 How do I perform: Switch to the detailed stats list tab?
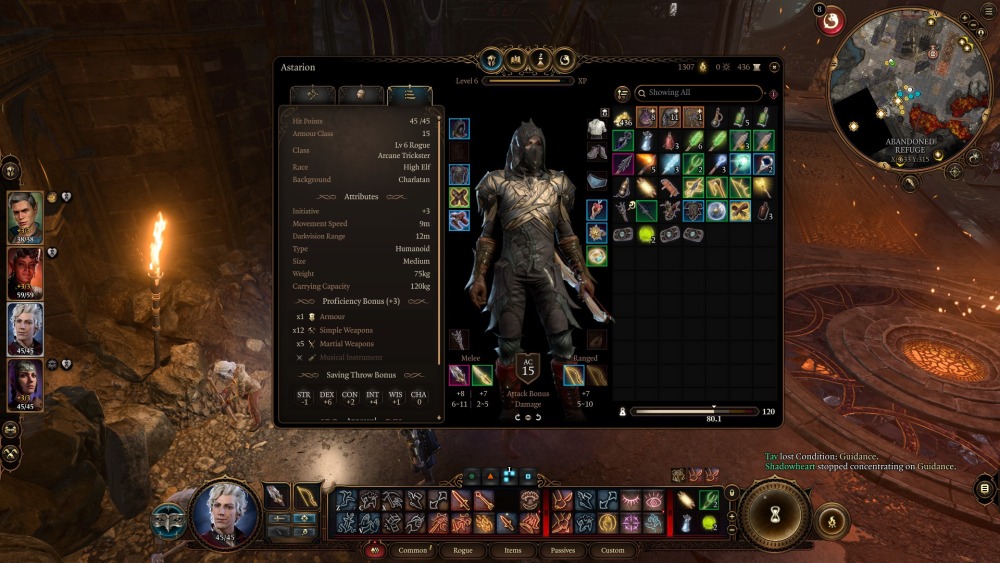pos(409,95)
